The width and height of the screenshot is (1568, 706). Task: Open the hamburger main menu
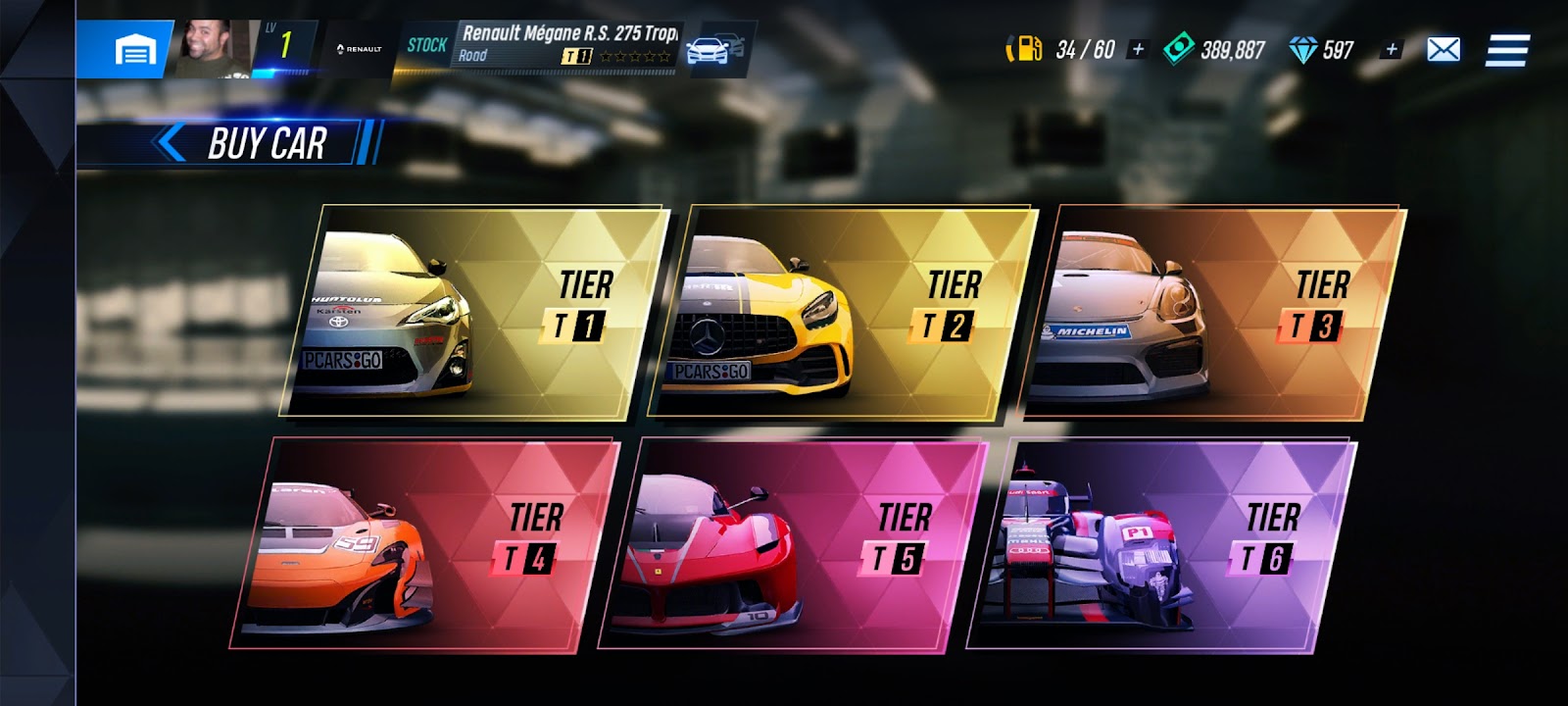click(1507, 50)
